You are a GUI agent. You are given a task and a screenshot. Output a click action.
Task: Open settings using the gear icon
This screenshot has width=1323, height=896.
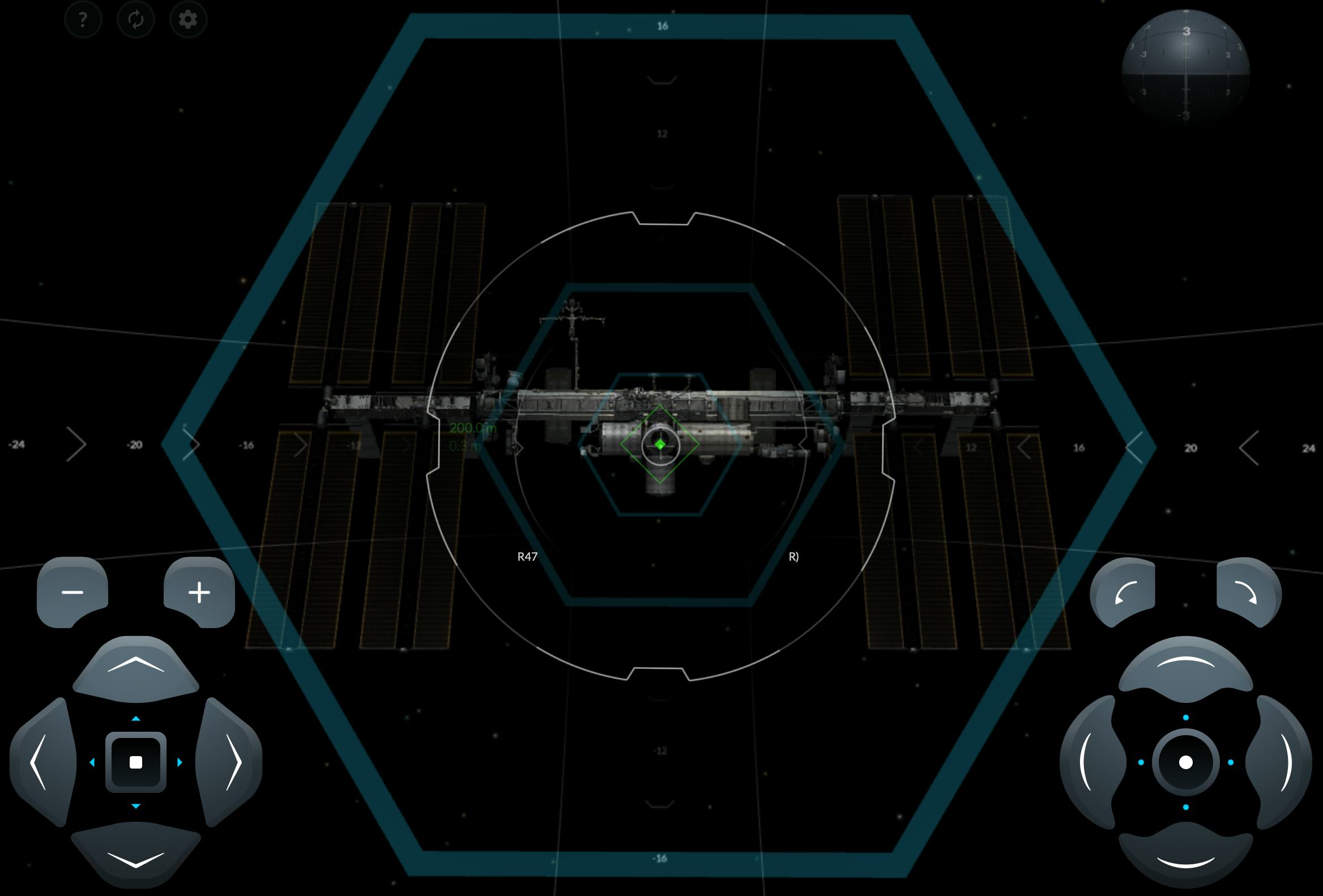tap(188, 19)
